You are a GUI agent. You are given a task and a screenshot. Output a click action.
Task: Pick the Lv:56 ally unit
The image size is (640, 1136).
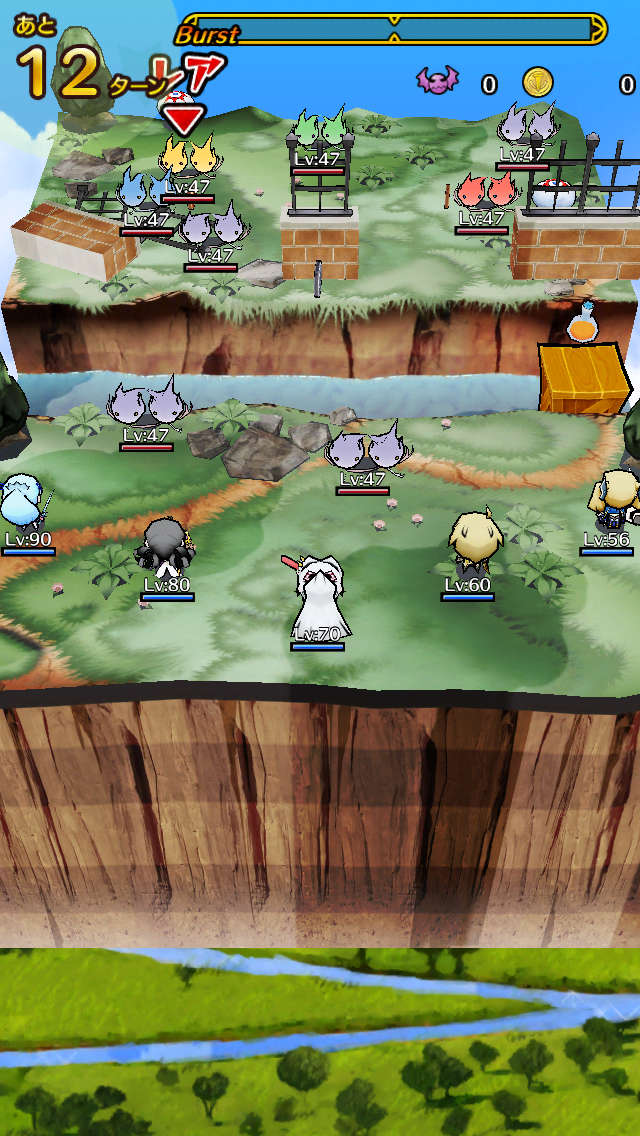click(x=610, y=500)
